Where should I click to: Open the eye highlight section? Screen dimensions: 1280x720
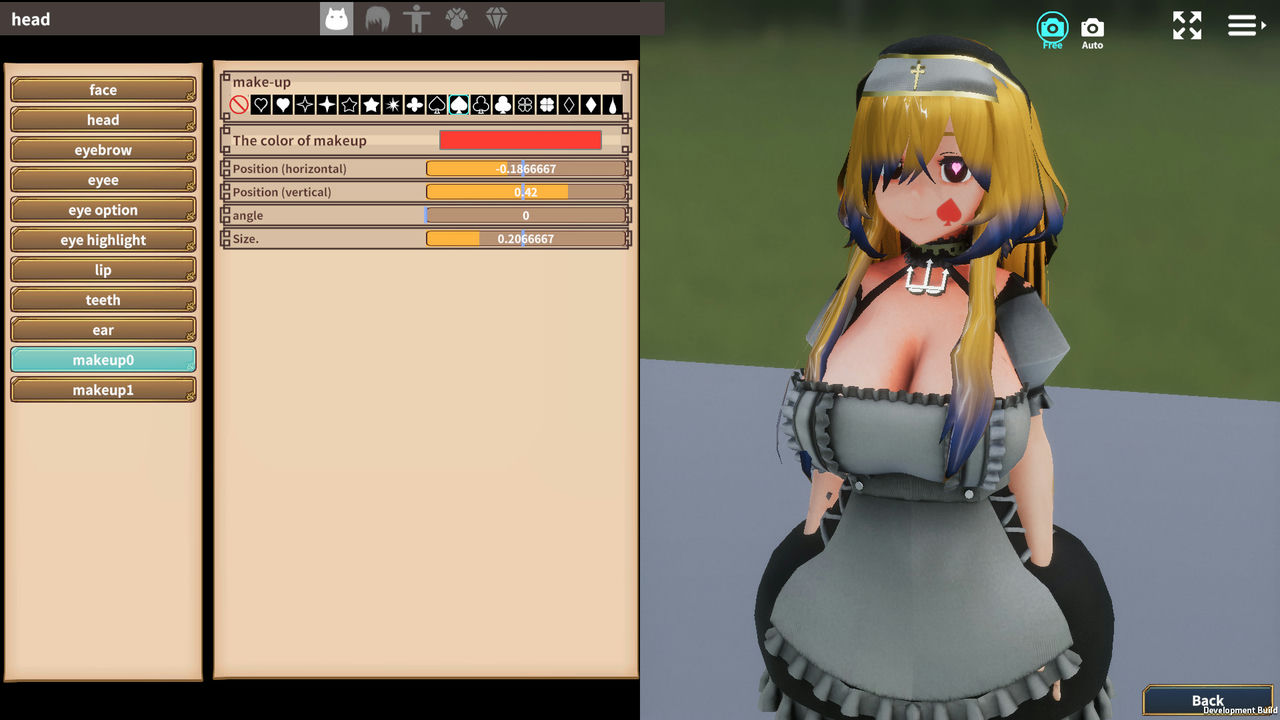click(103, 240)
